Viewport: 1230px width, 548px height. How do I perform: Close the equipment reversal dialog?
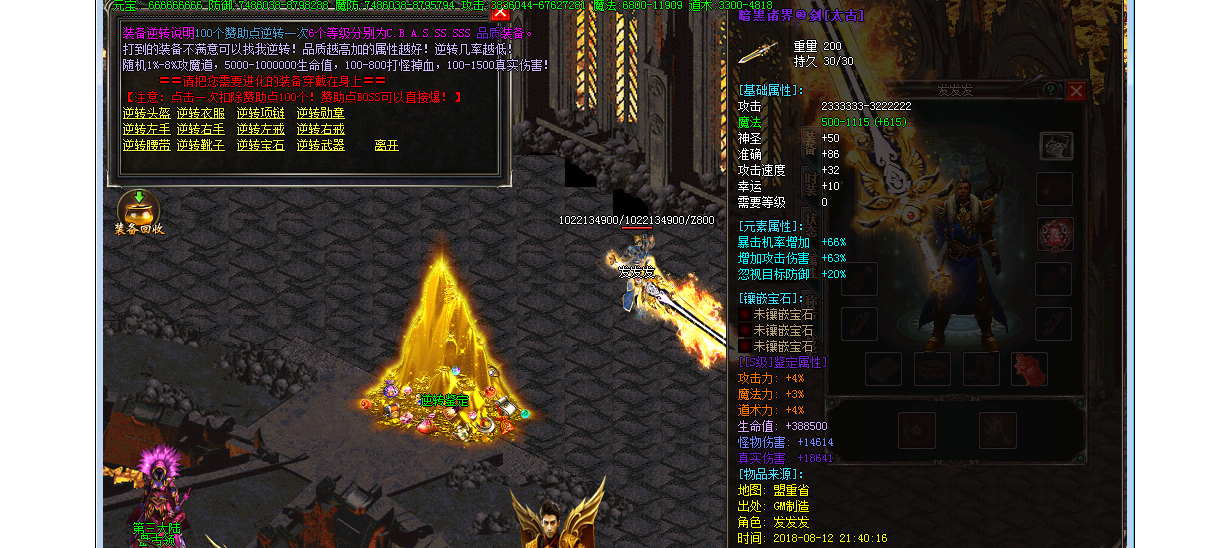pos(500,13)
